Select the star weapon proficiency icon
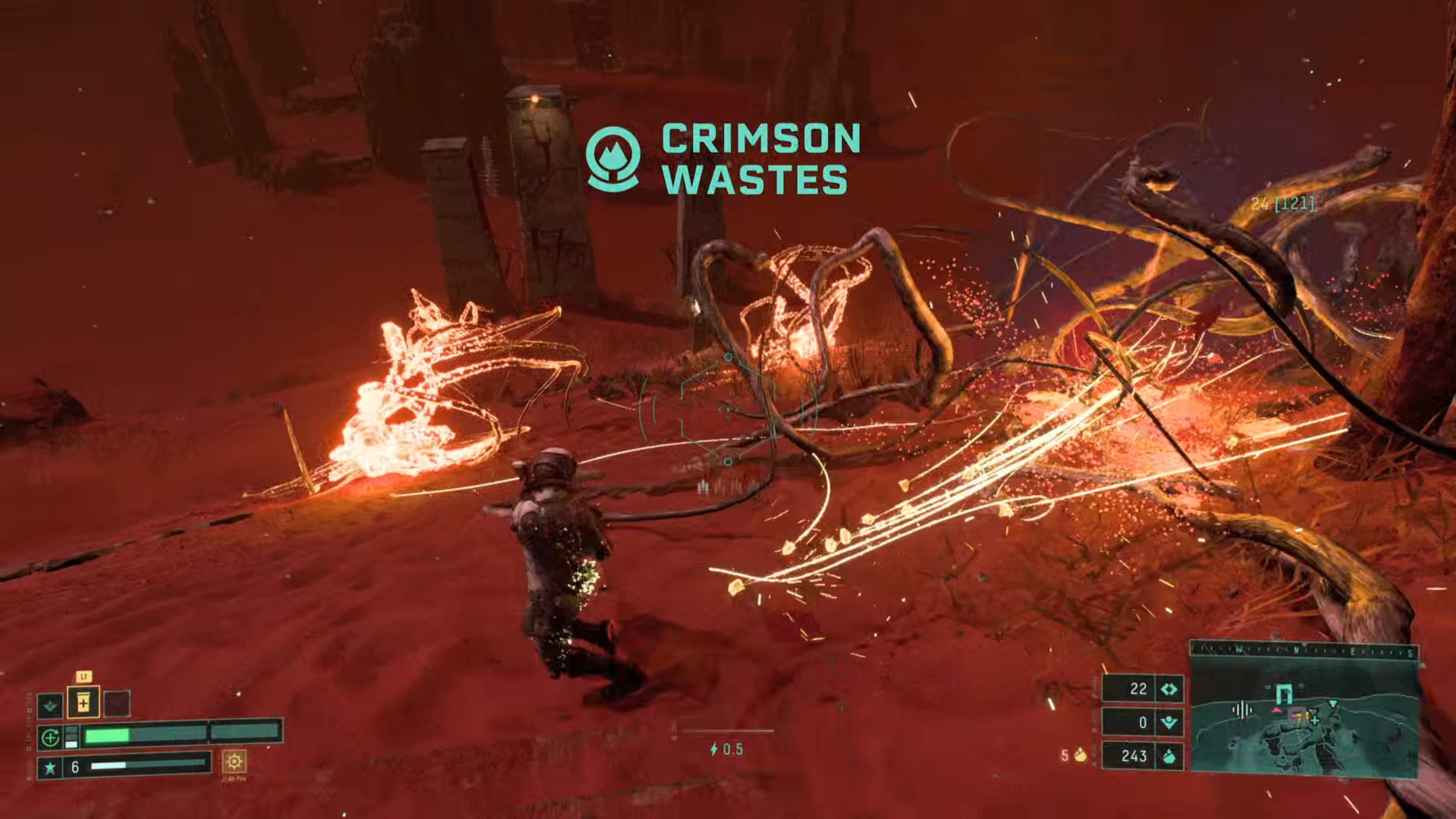 tap(50, 767)
